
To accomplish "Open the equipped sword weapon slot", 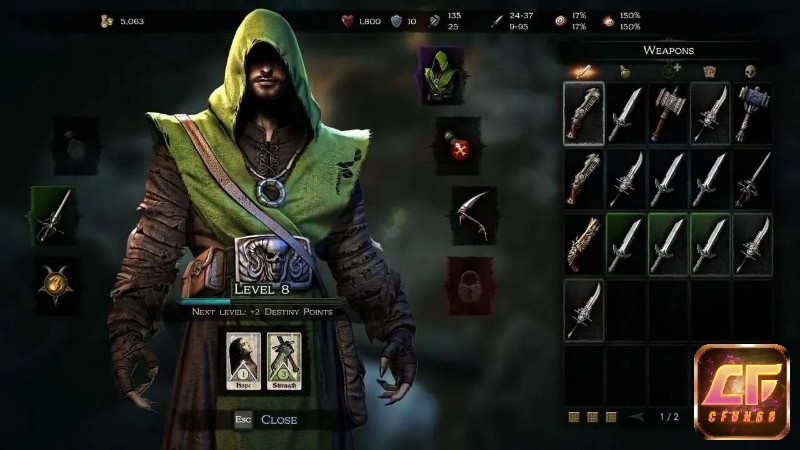I will pos(53,214).
